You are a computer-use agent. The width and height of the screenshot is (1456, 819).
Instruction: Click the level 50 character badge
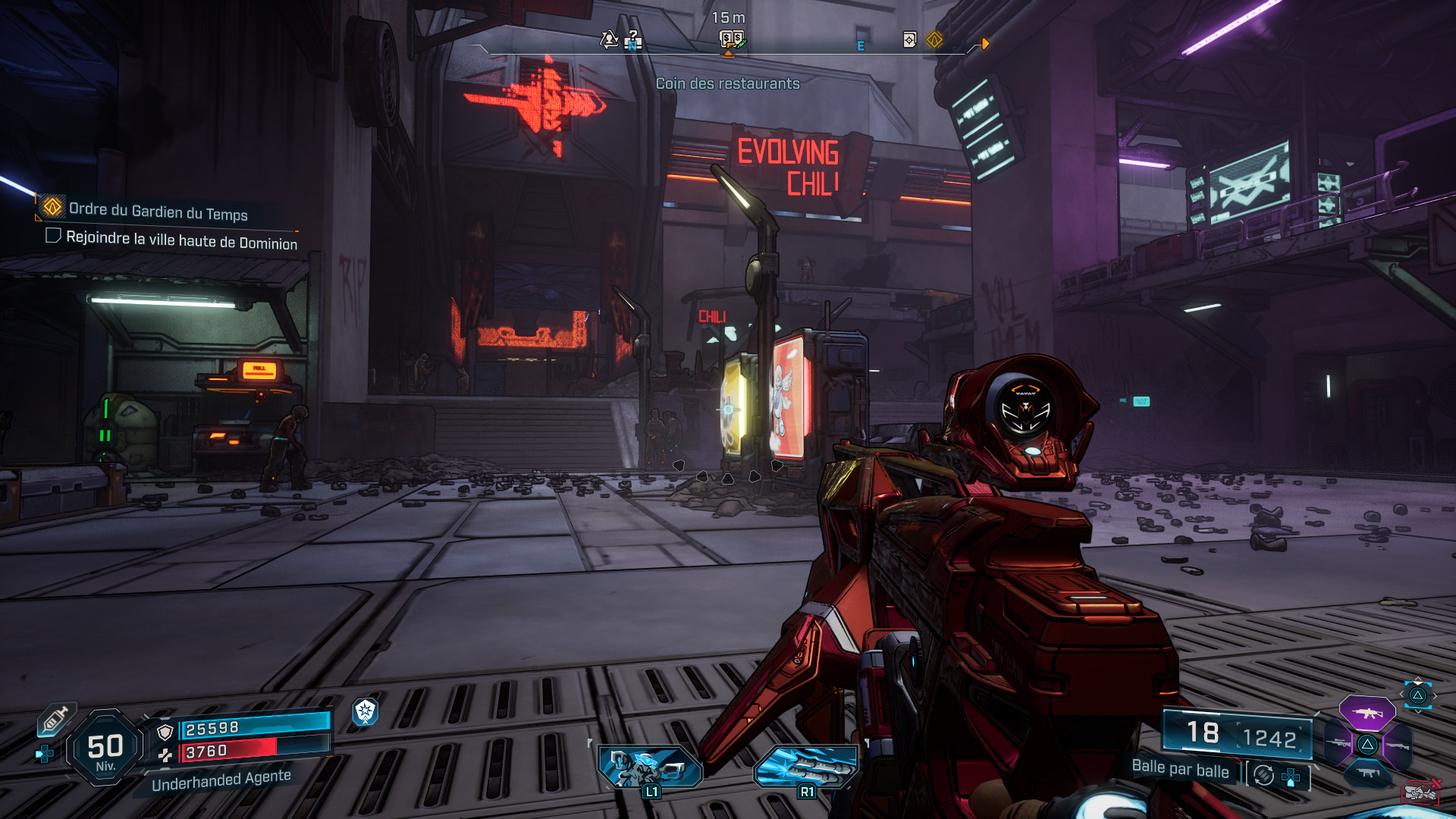[x=105, y=748]
